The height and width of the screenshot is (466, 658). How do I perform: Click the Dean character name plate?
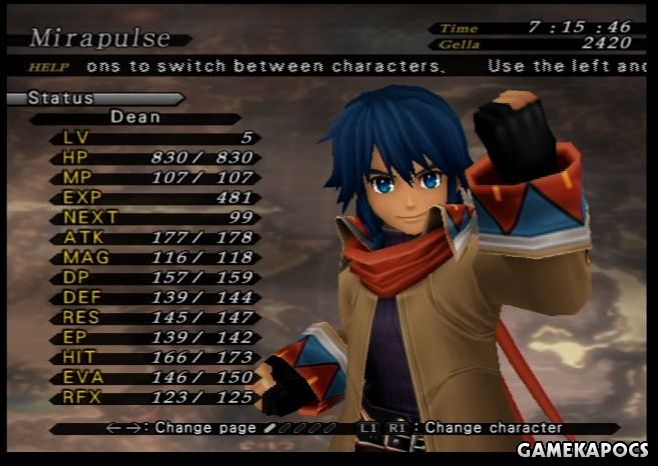coord(135,117)
